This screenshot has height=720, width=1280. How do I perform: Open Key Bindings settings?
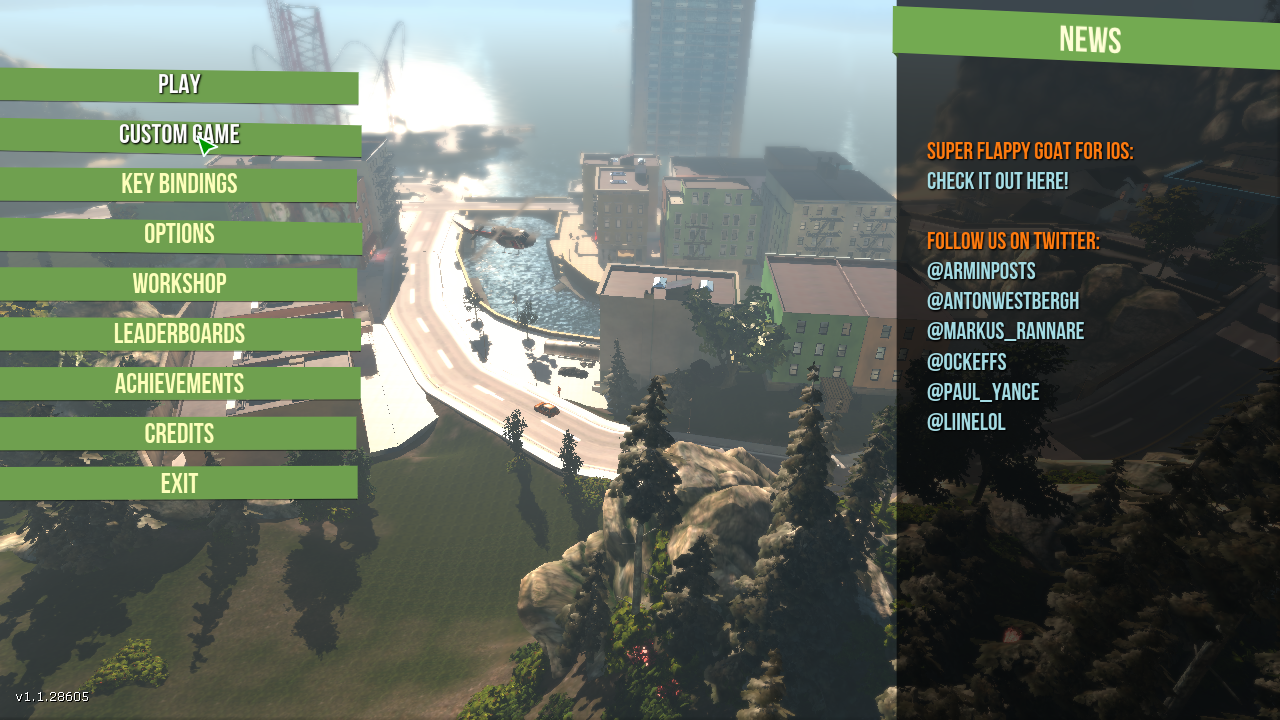179,185
